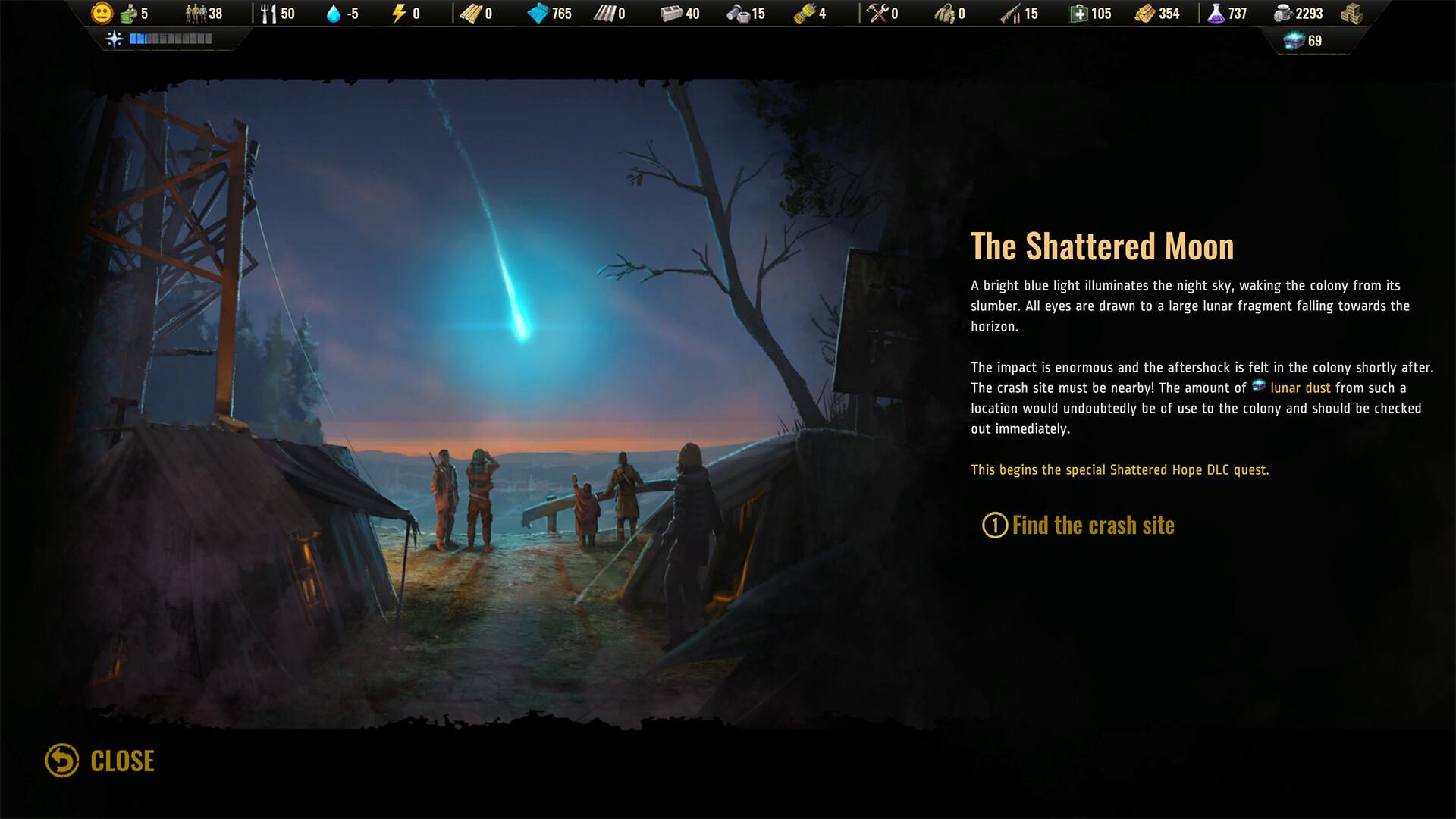This screenshot has height=819, width=1456.
Task: Click the water droplet resource icon
Action: [x=332, y=12]
